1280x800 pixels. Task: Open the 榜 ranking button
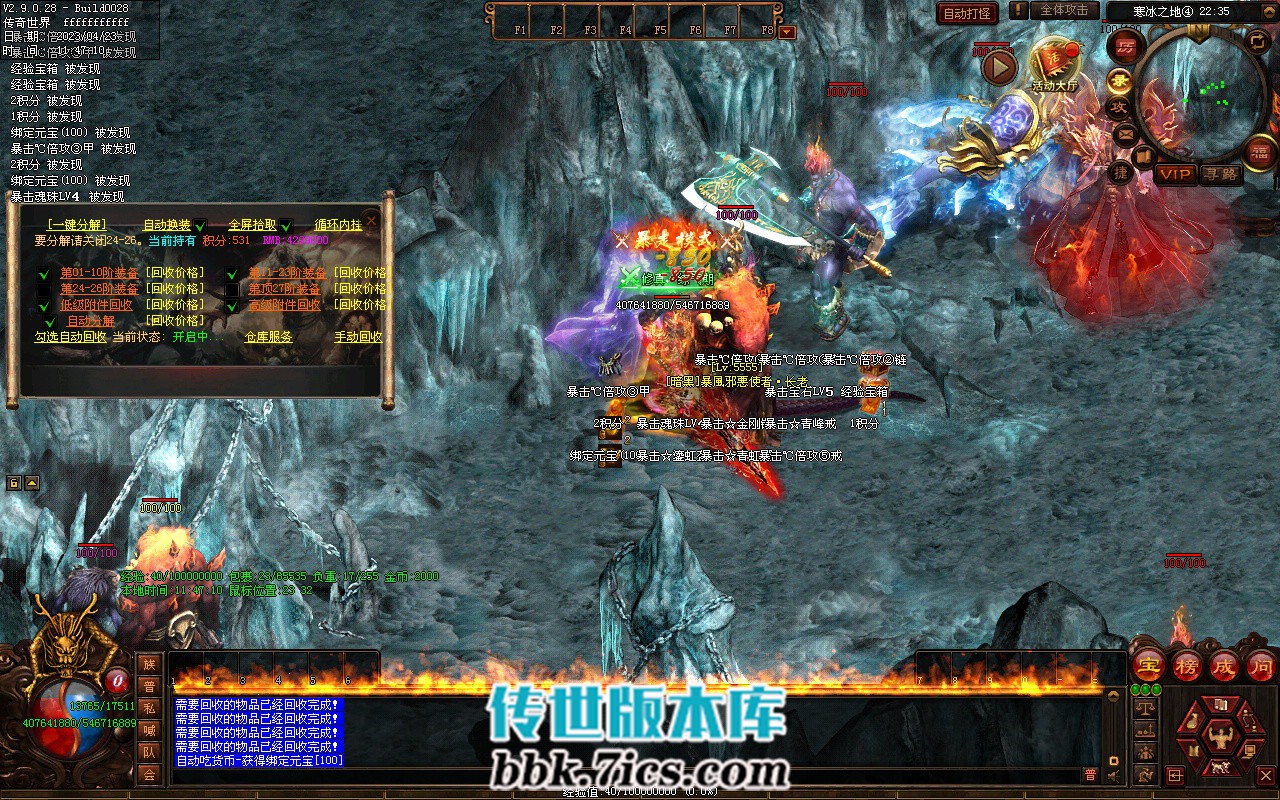(x=1187, y=665)
